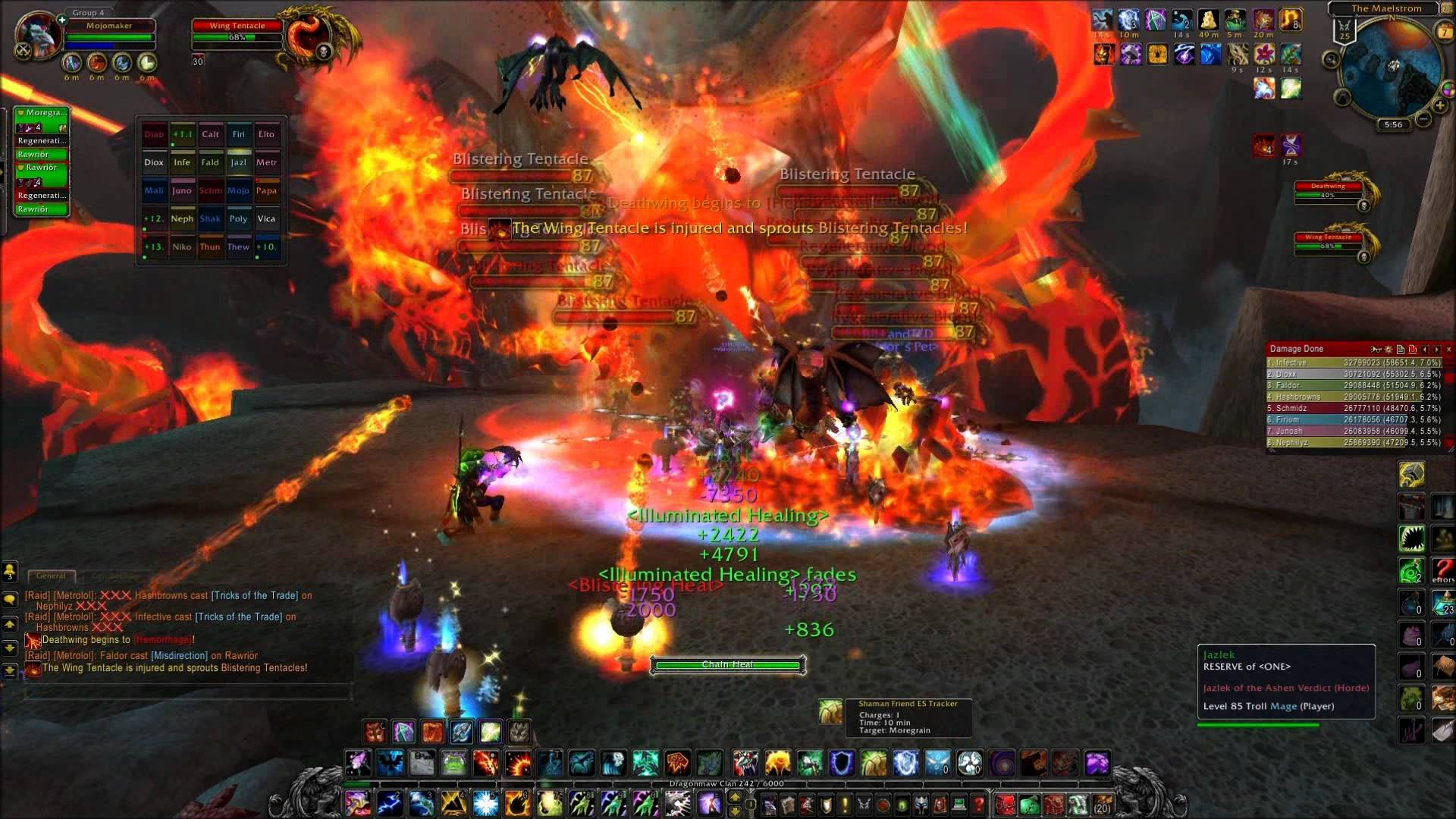Screen dimensions: 1456x819
Task: Zoom in the minimap with plus button
Action: [x=1439, y=105]
